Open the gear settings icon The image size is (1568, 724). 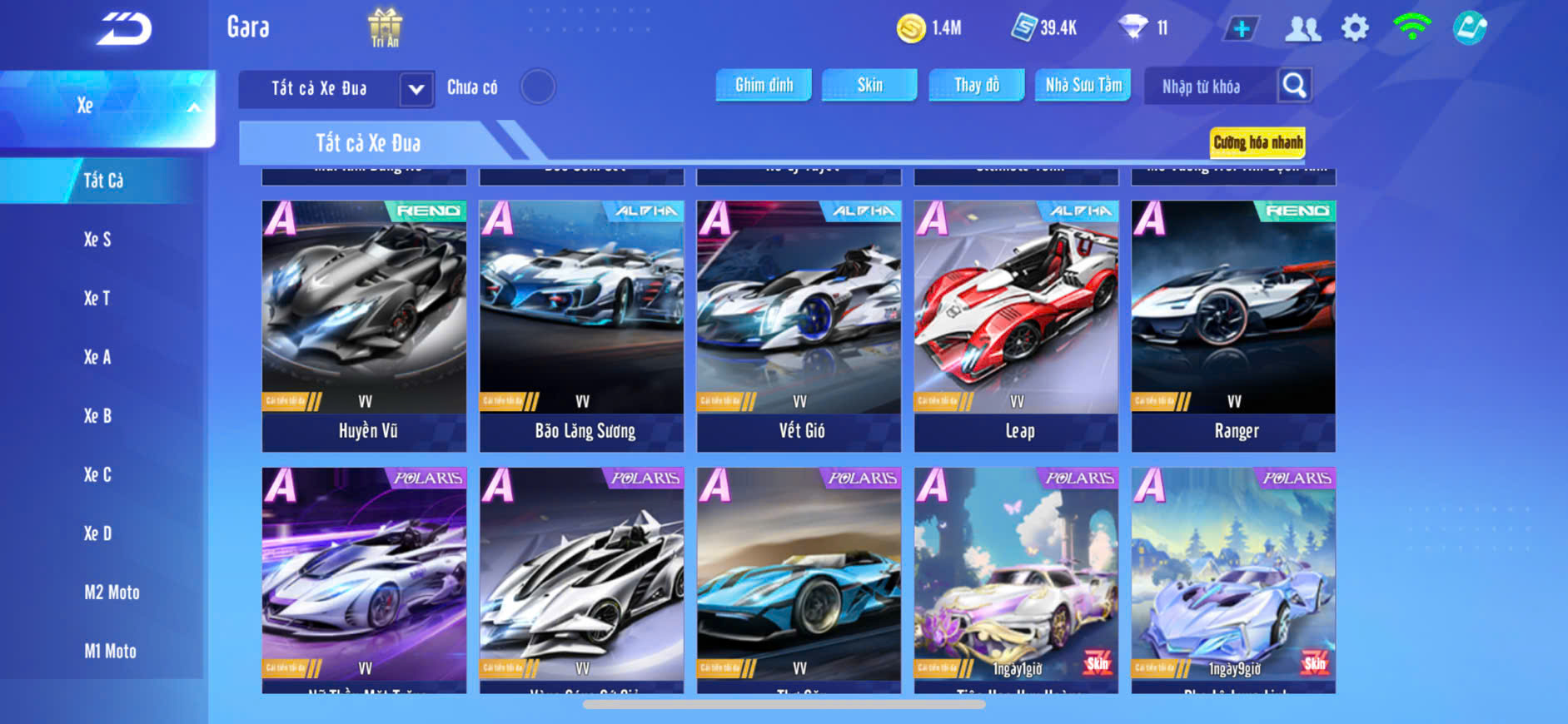pos(1355,28)
